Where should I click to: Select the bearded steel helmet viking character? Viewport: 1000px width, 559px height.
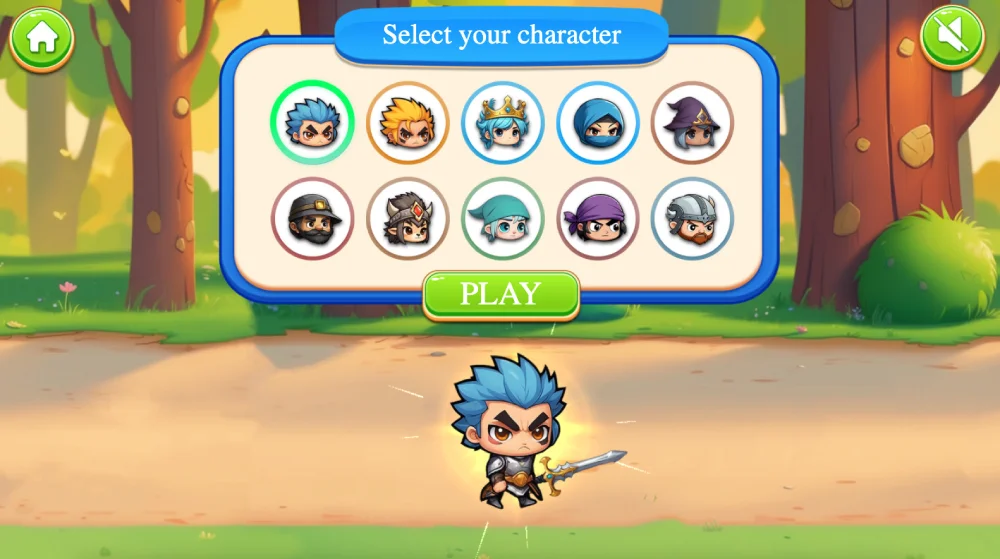[x=692, y=218]
